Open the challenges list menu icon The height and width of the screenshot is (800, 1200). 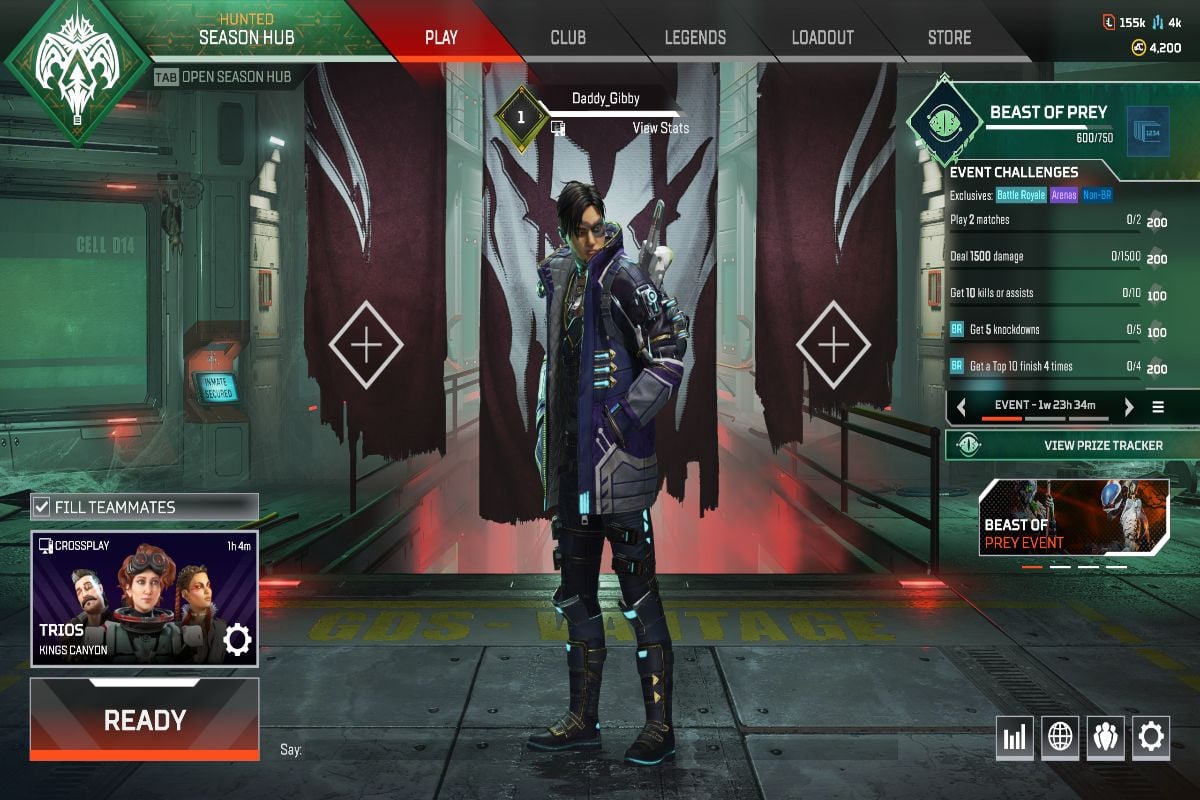tap(1158, 407)
